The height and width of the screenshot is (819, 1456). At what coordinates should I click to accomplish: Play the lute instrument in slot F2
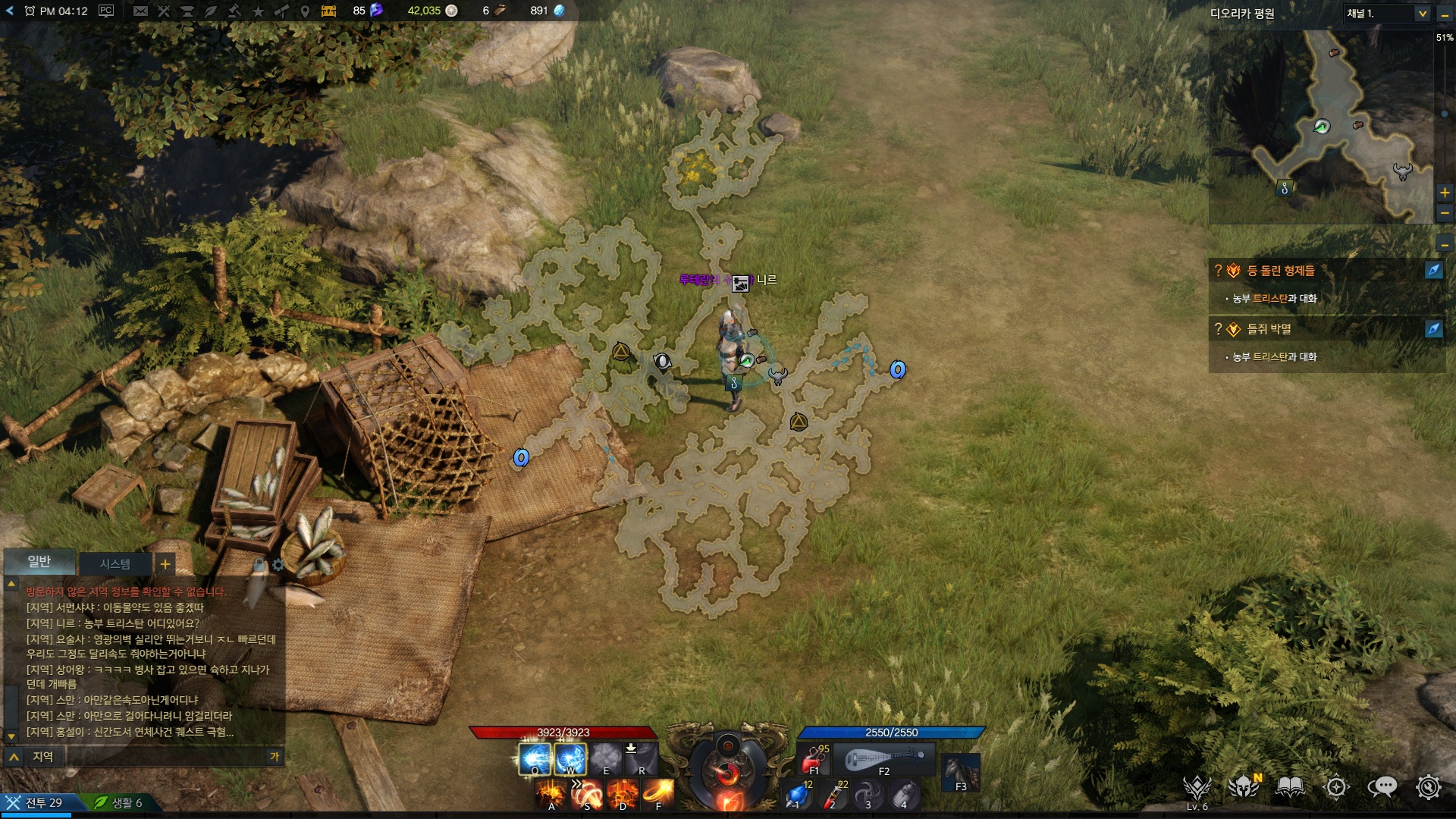tap(883, 758)
